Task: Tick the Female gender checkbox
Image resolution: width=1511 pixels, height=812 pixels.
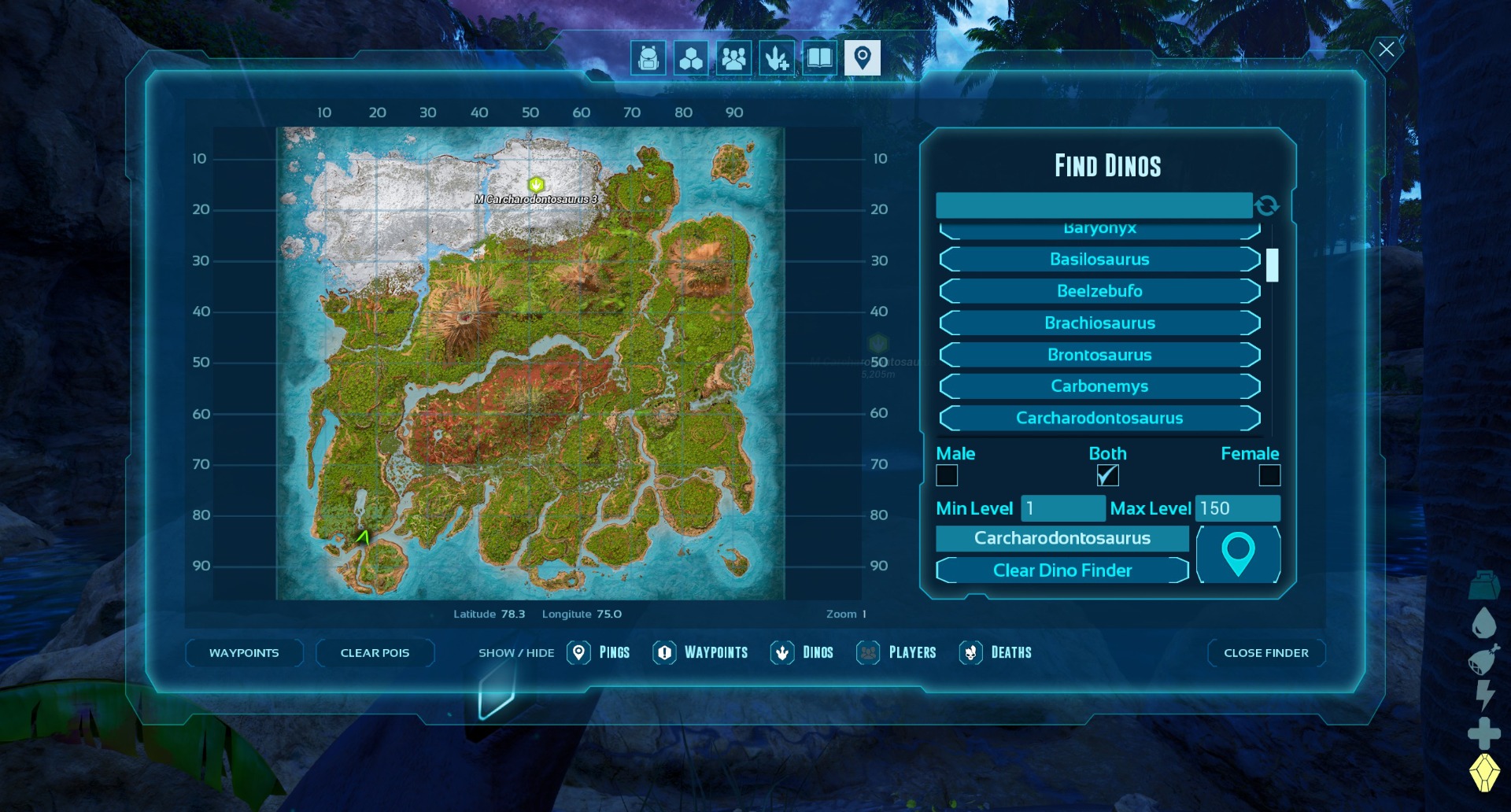Action: 1269,475
